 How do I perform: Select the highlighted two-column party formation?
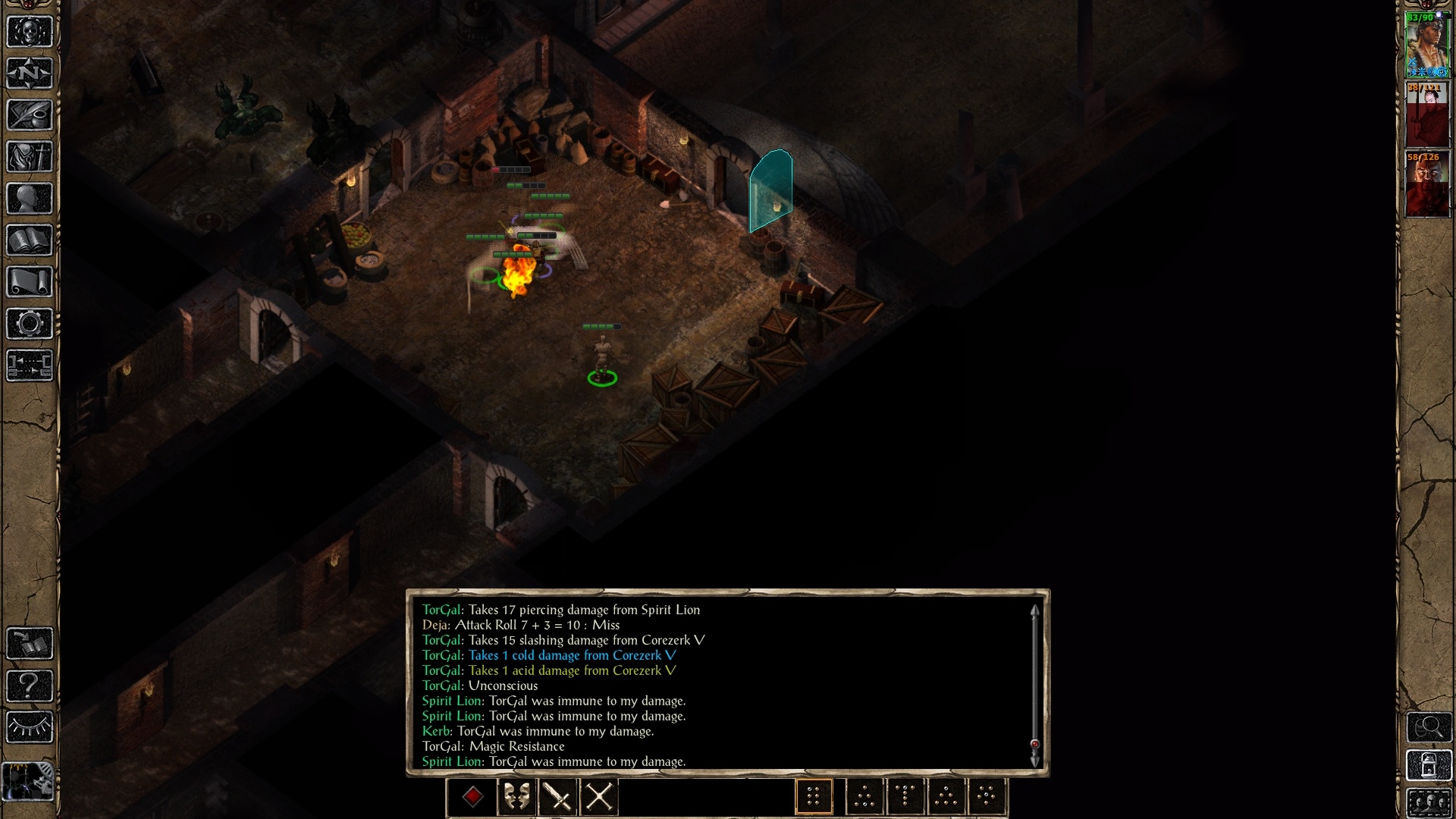coord(814,797)
